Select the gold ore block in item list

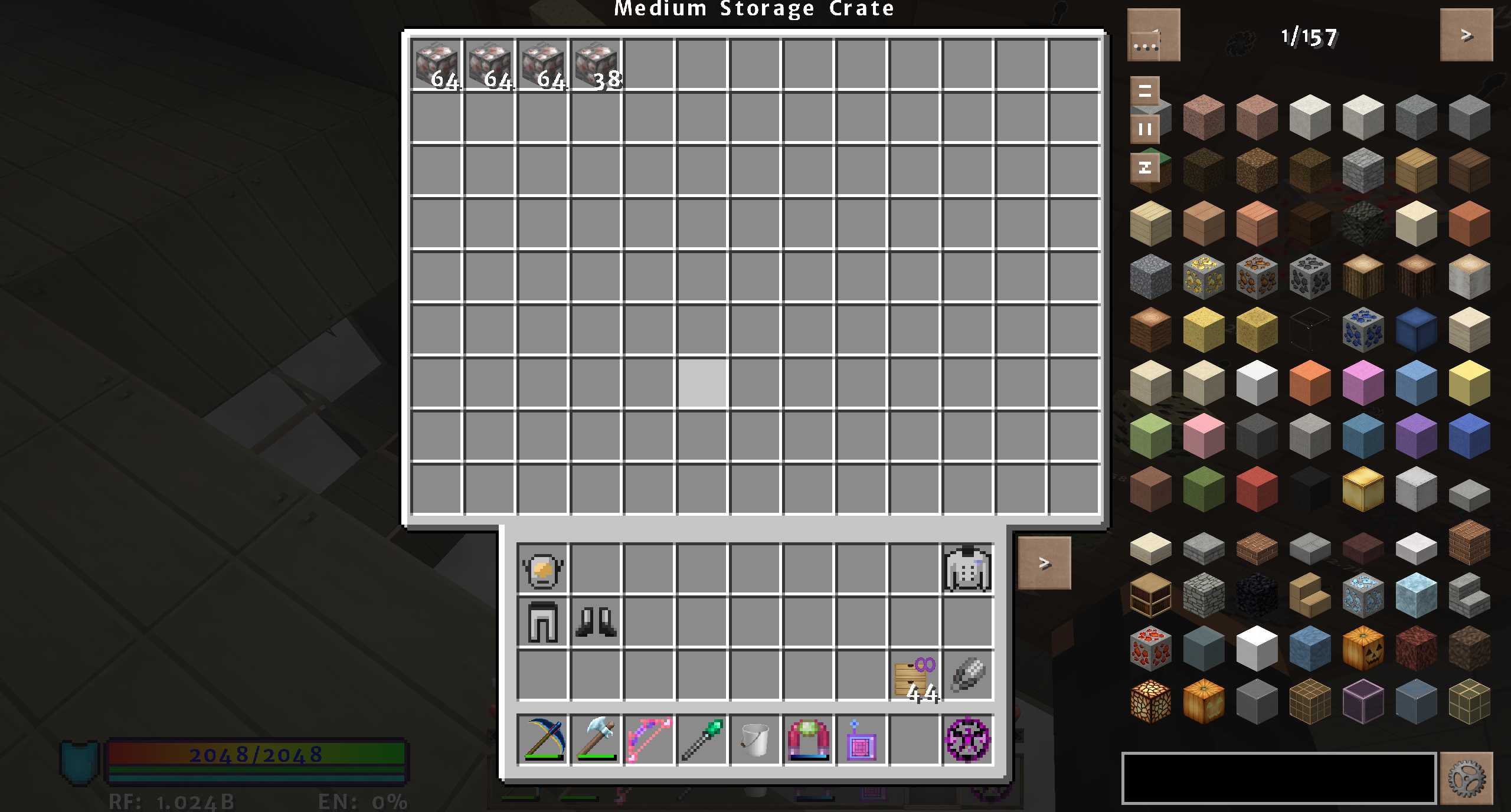click(x=1203, y=276)
